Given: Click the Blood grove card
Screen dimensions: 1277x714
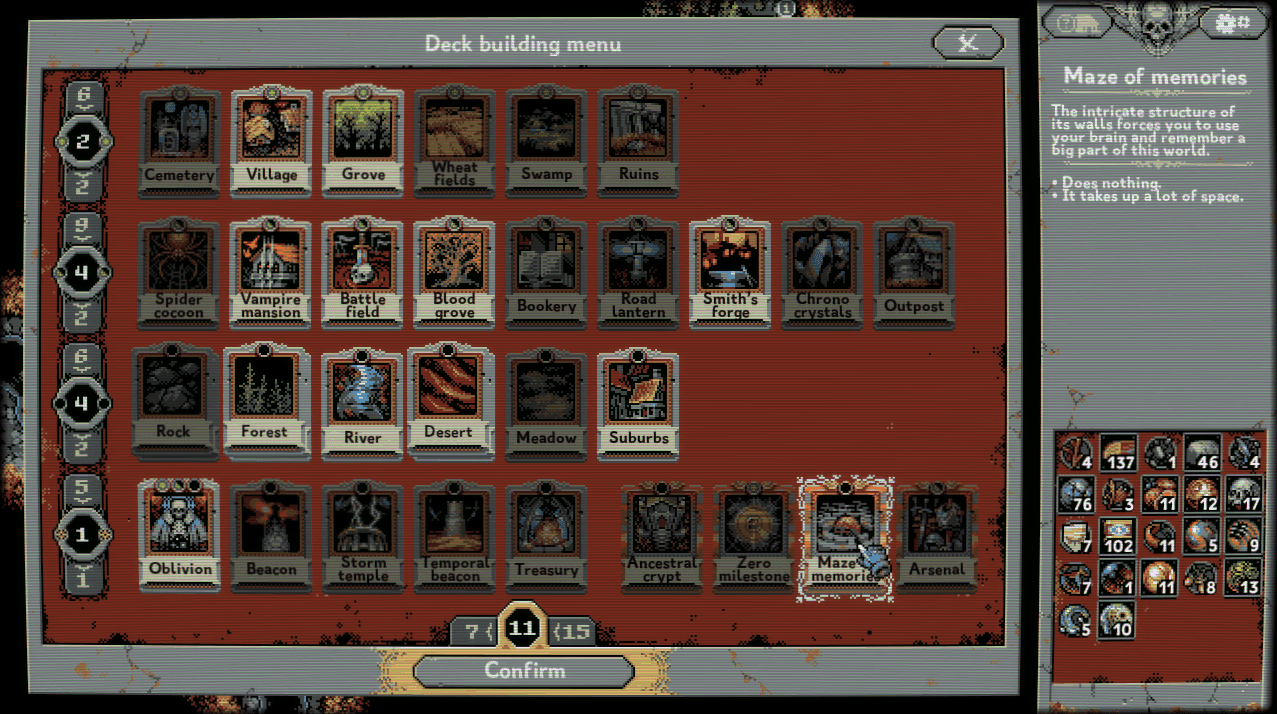Looking at the screenshot, I should point(454,272).
